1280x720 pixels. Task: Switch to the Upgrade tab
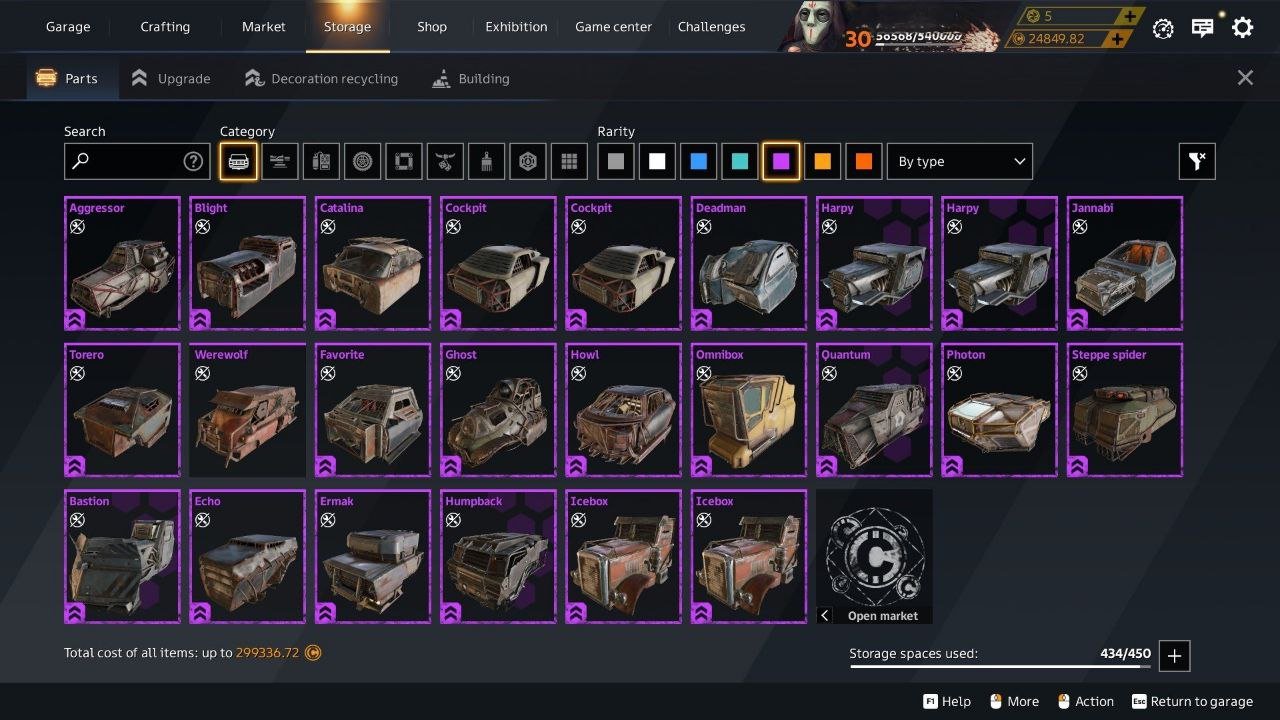(171, 78)
